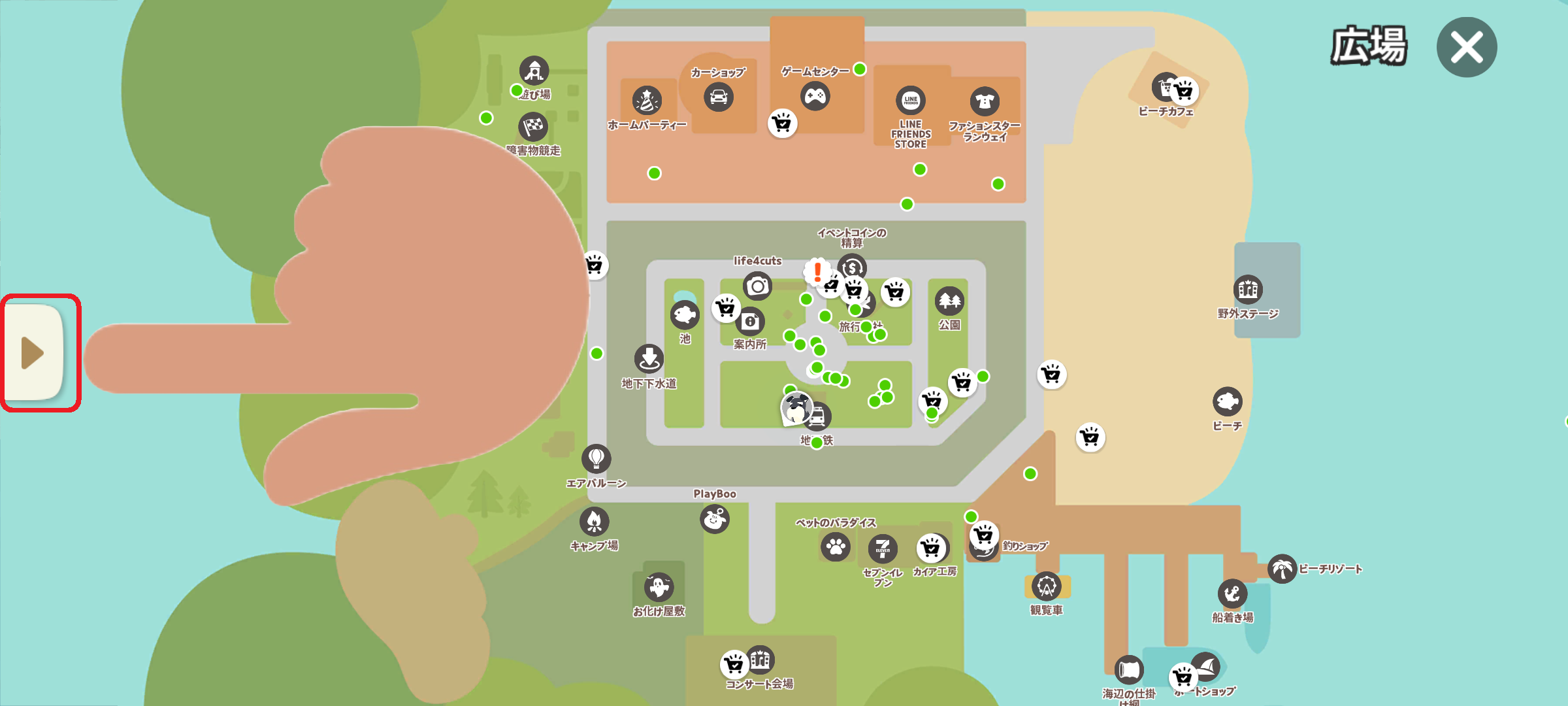
Task: Open the カーショップ car marker
Action: [718, 97]
